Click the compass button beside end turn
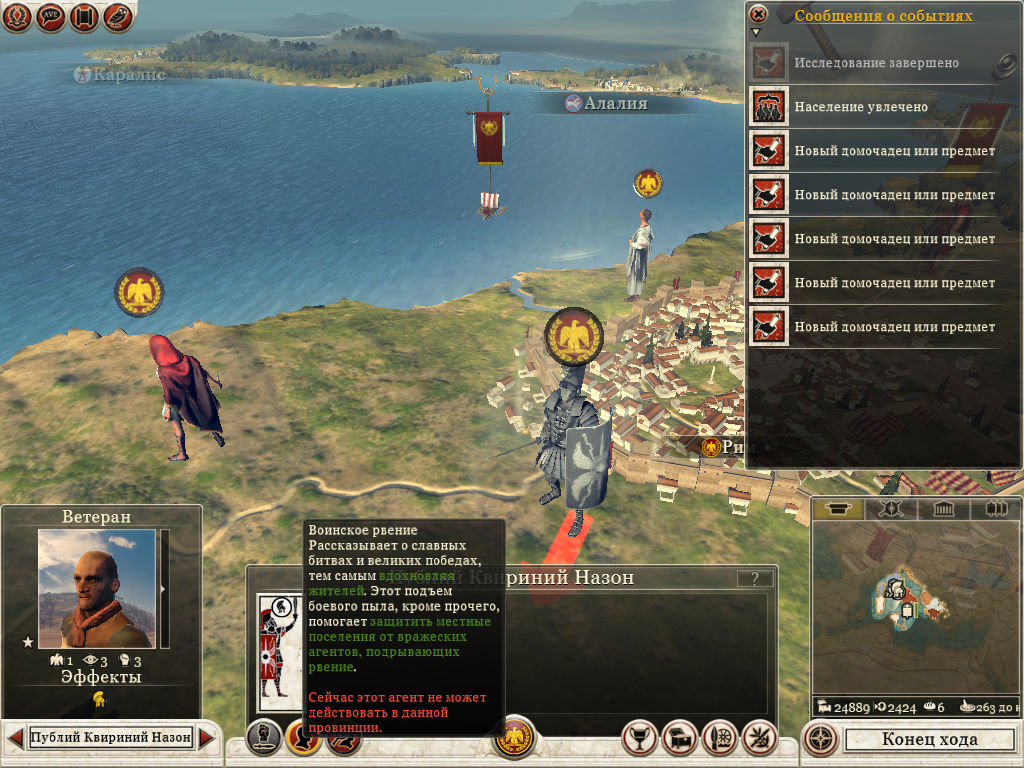1024x768 pixels. 821,739
